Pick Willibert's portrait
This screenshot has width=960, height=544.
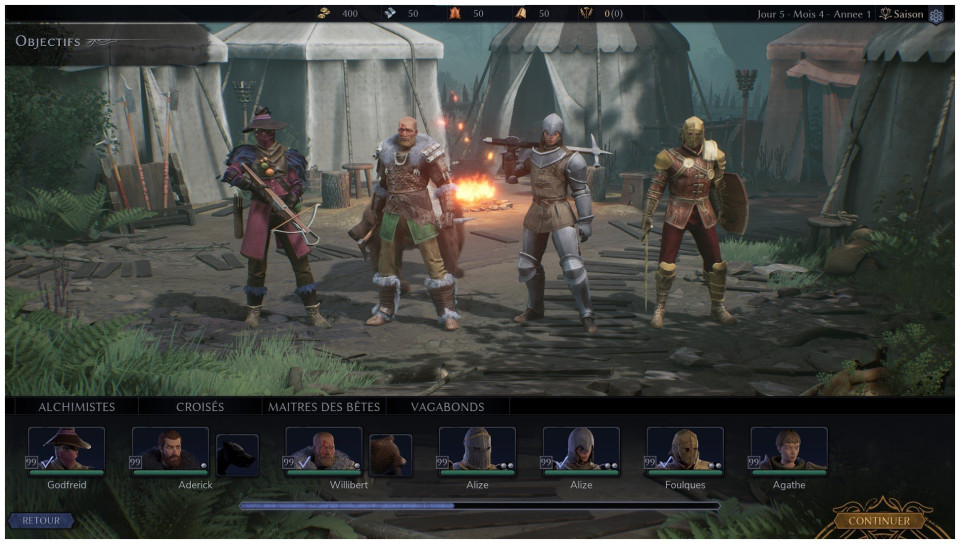324,450
